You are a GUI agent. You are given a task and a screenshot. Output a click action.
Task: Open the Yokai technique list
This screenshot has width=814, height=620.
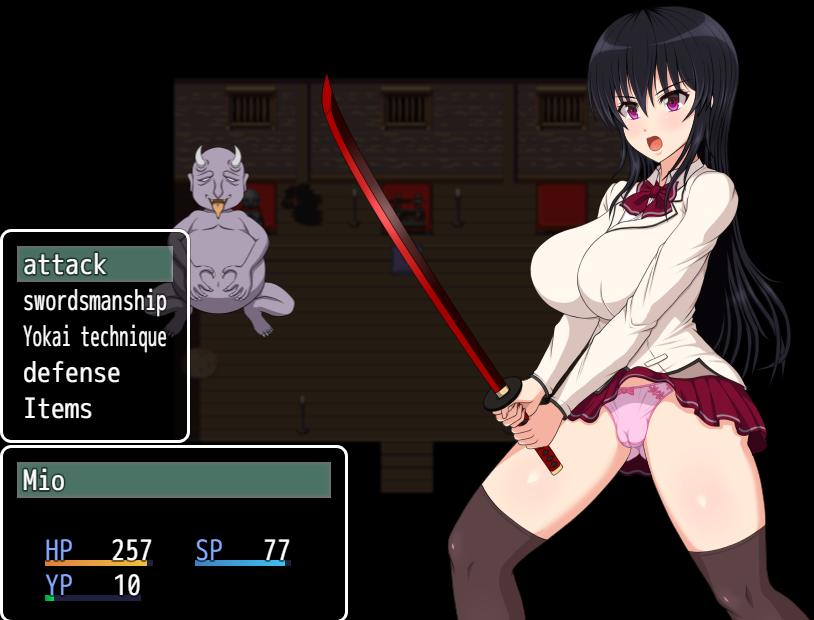[x=94, y=337]
